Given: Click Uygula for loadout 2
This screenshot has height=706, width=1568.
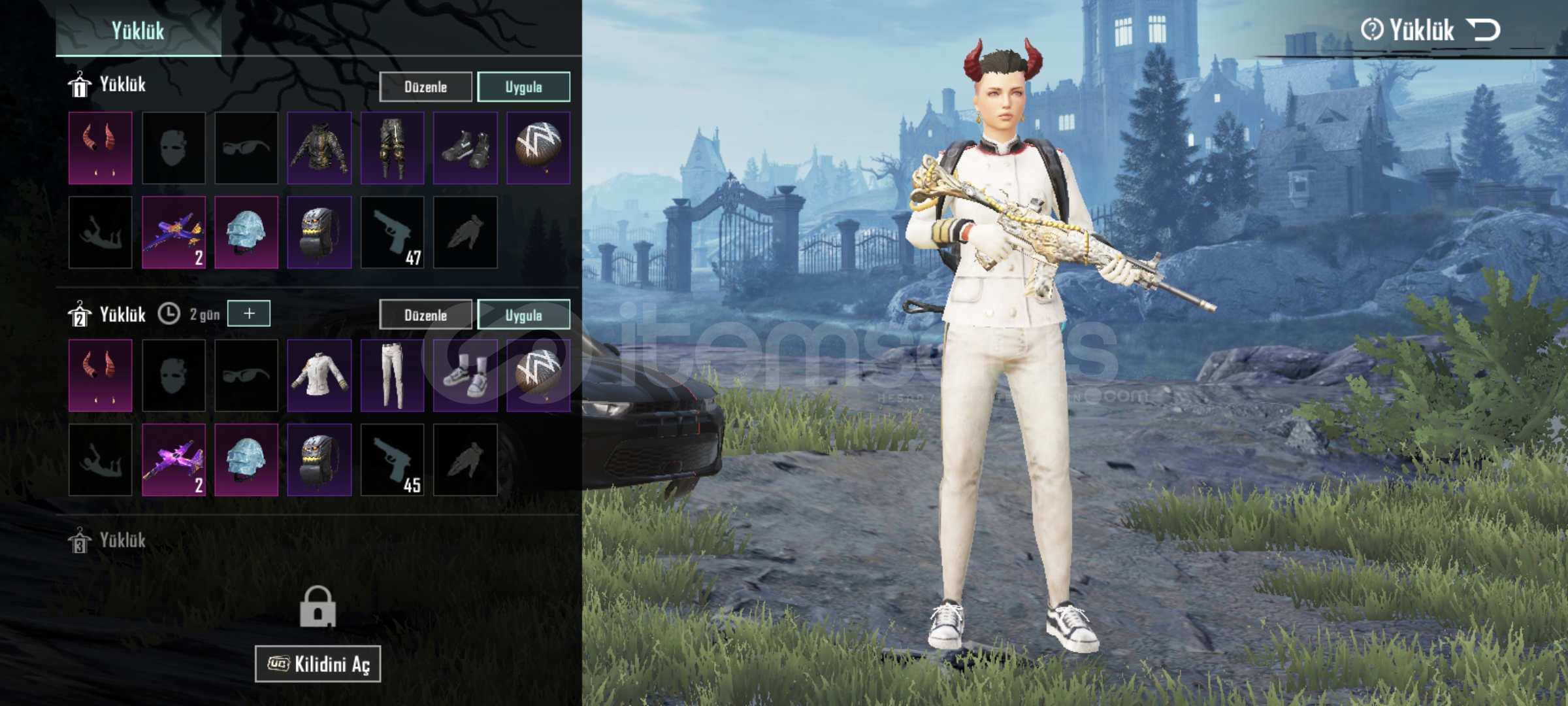Looking at the screenshot, I should (x=523, y=315).
